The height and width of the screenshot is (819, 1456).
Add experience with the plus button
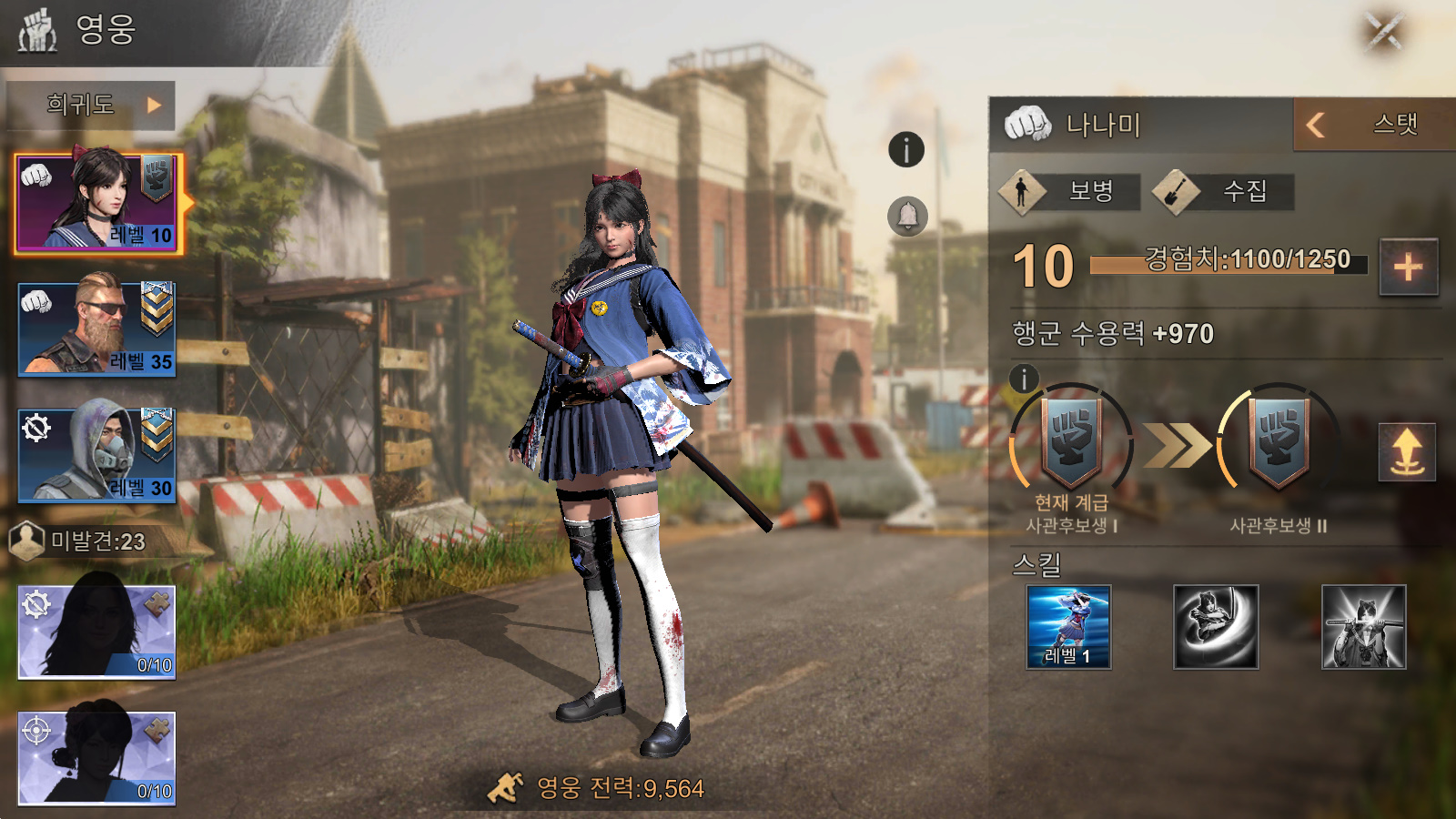click(1408, 268)
